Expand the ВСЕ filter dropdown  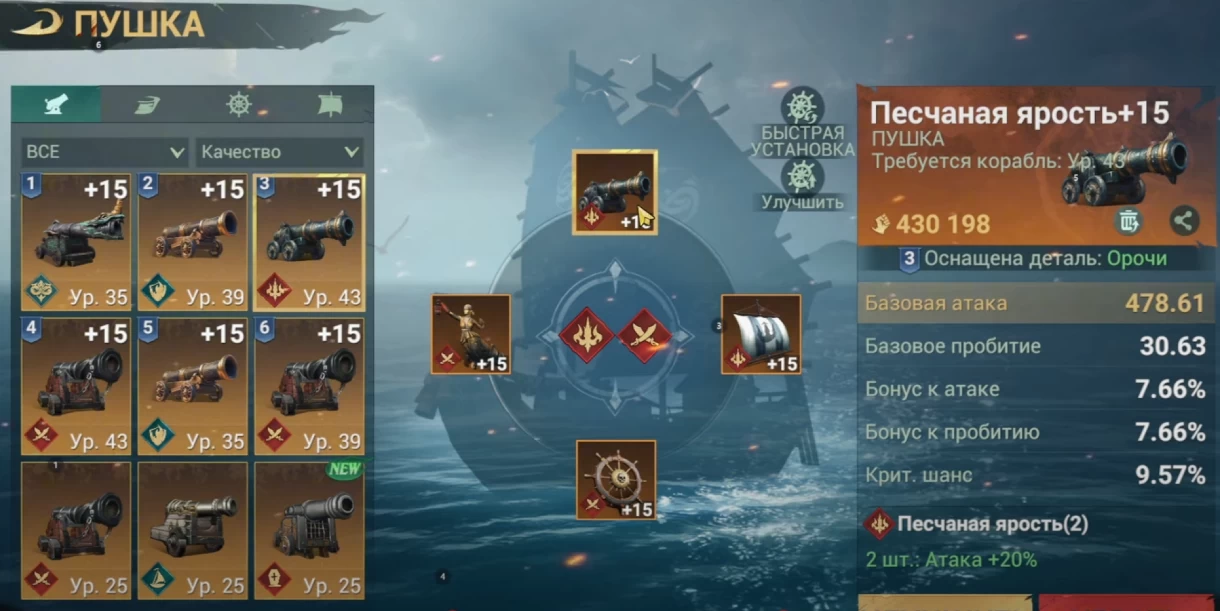click(104, 152)
